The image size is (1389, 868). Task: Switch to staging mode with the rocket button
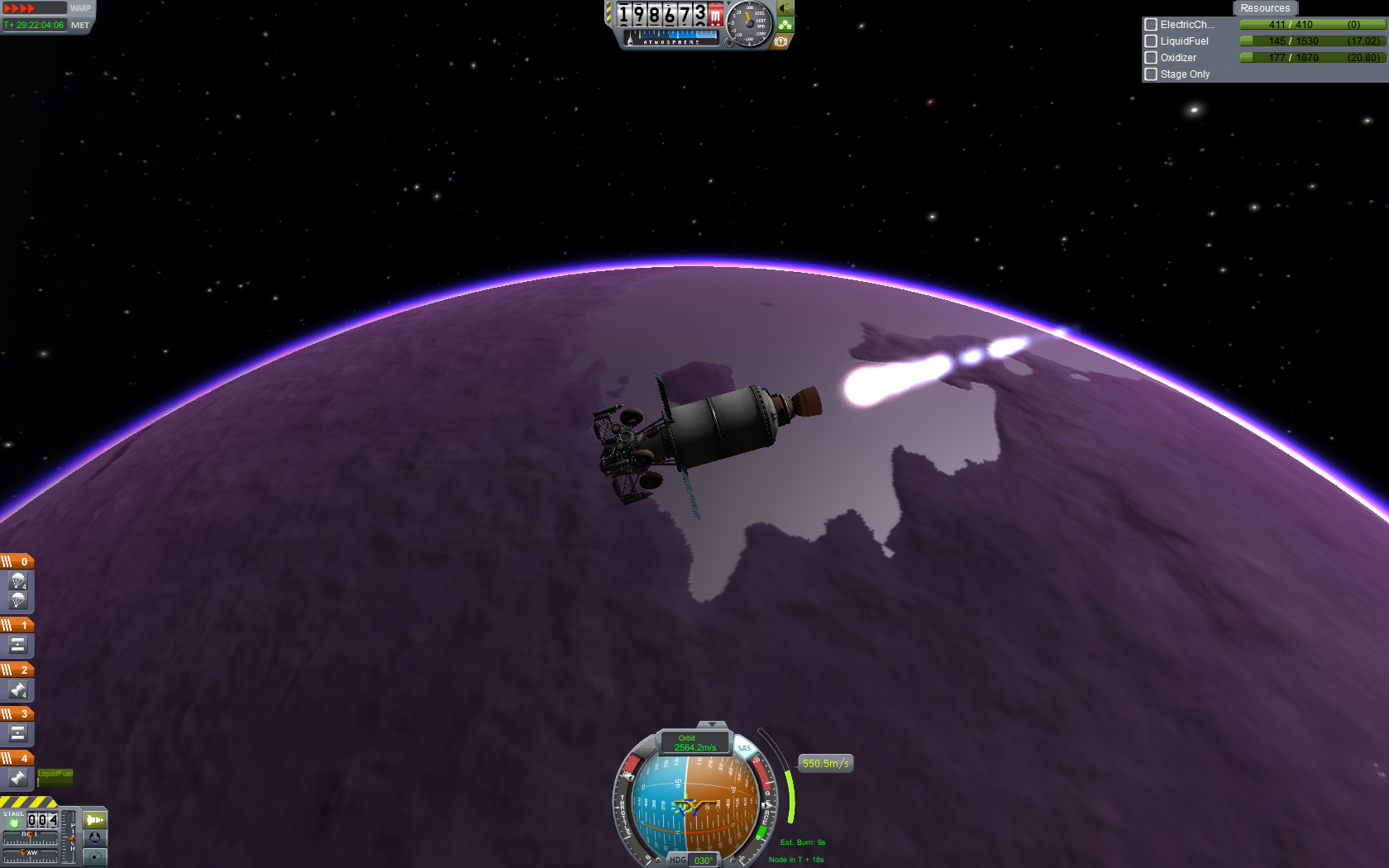click(95, 820)
